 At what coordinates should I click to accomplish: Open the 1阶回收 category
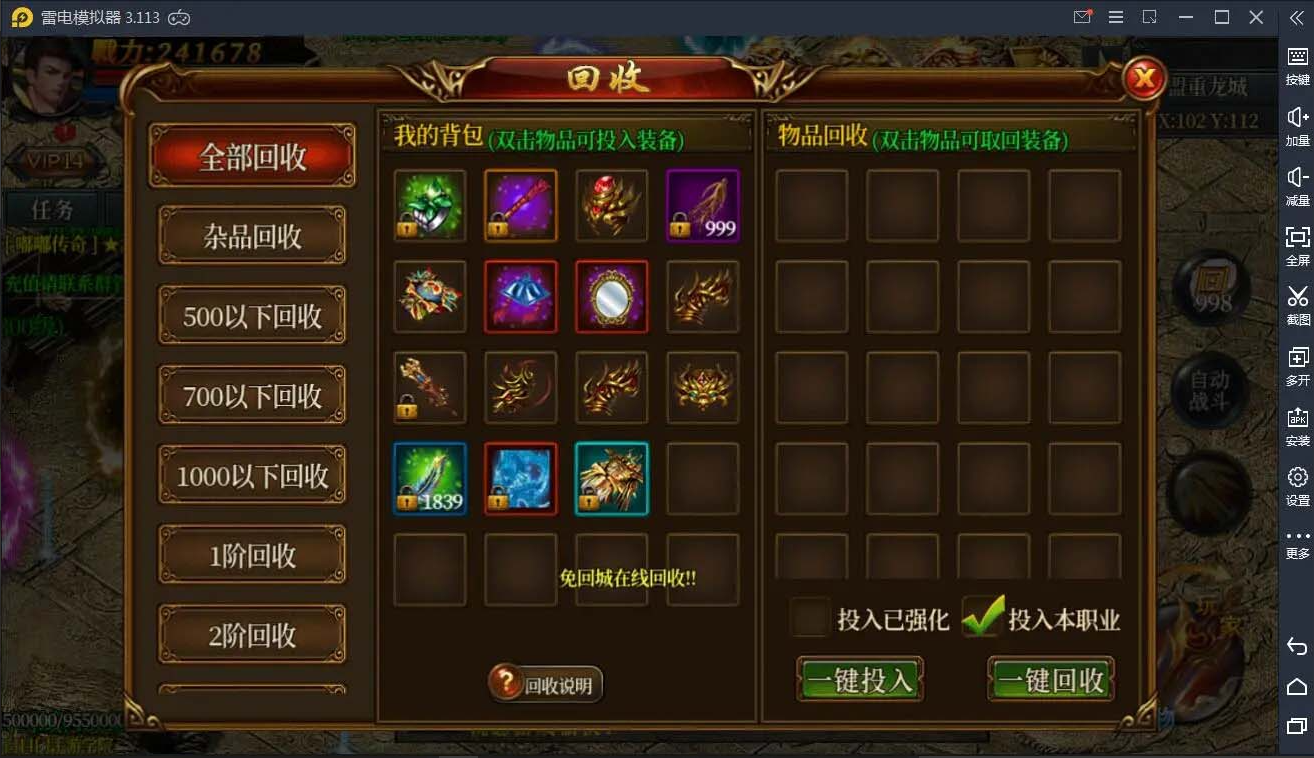pos(252,556)
